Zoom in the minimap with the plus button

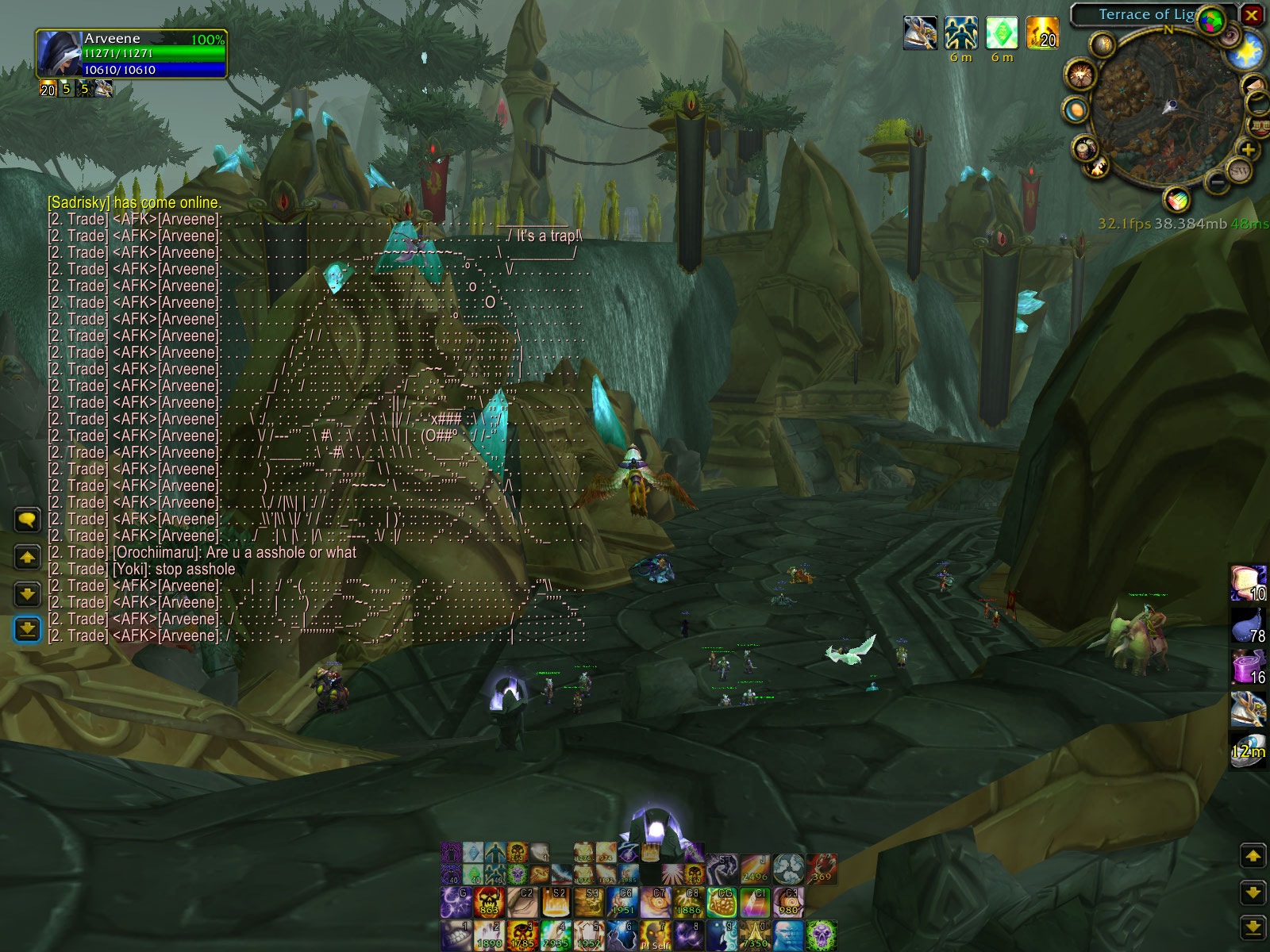[x=1248, y=150]
